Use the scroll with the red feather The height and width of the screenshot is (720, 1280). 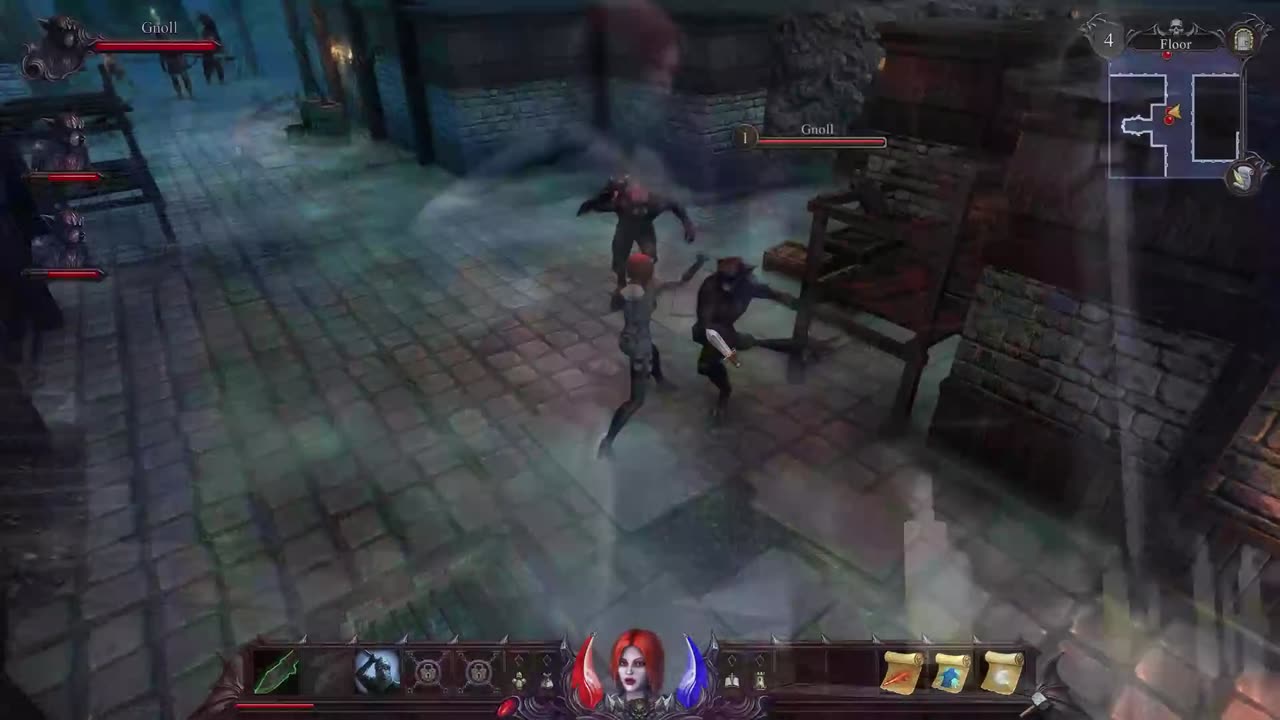[x=902, y=672]
